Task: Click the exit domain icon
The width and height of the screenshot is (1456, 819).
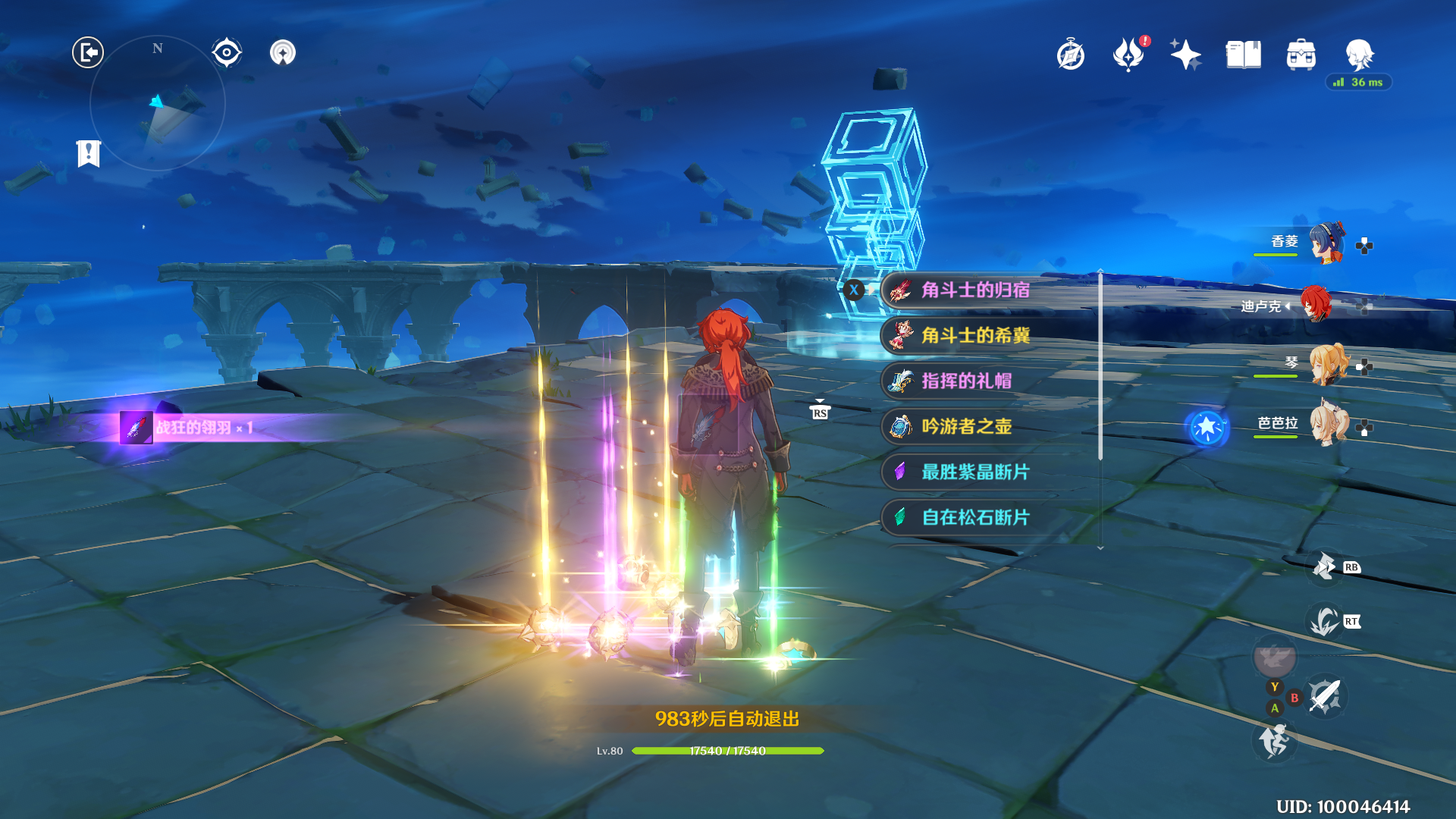Action: 88,52
